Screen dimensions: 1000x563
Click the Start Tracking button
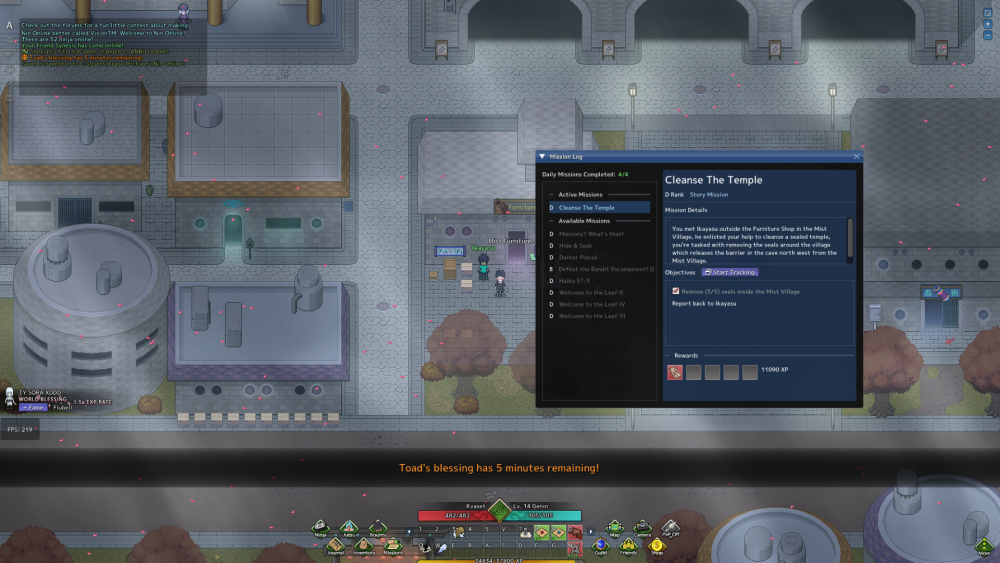coord(729,272)
